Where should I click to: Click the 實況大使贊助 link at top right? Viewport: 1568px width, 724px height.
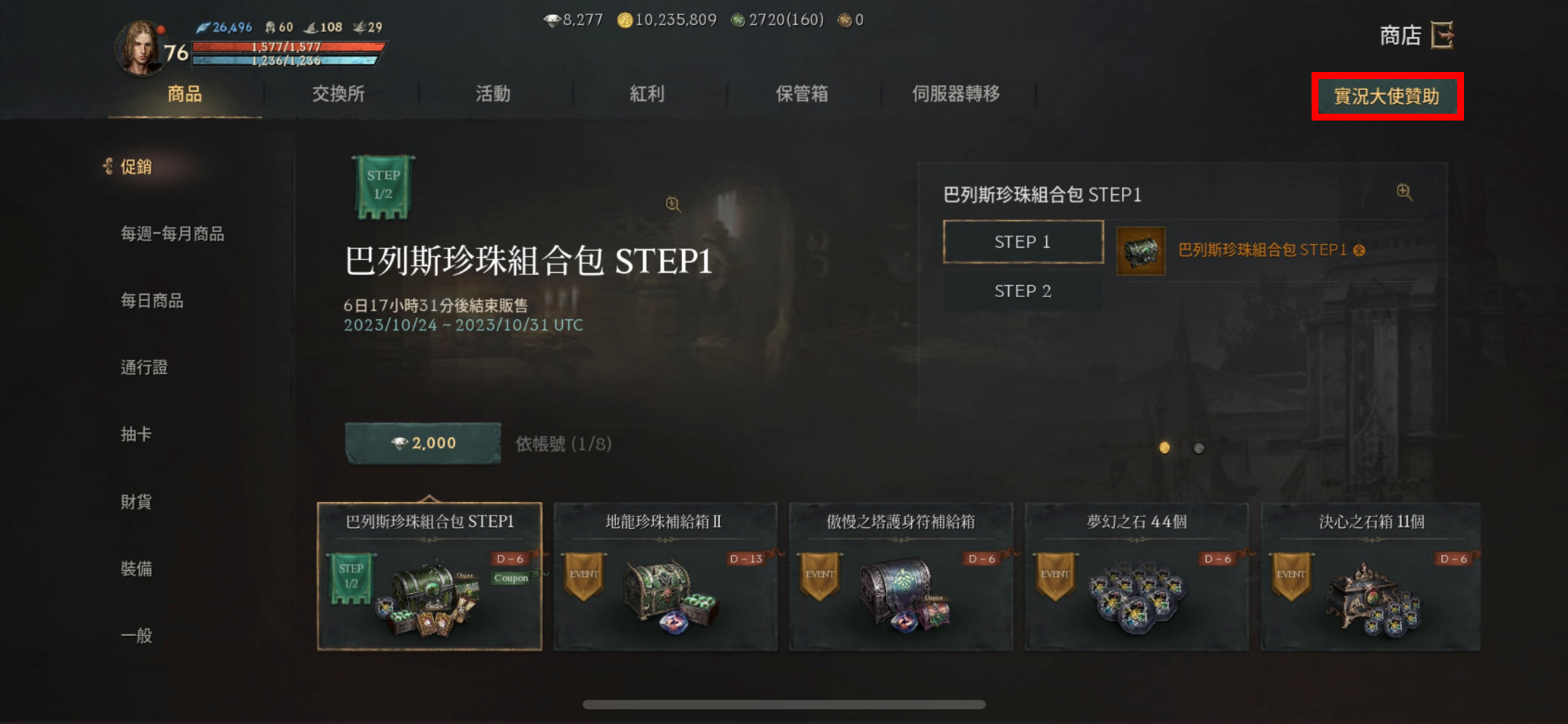click(1387, 97)
